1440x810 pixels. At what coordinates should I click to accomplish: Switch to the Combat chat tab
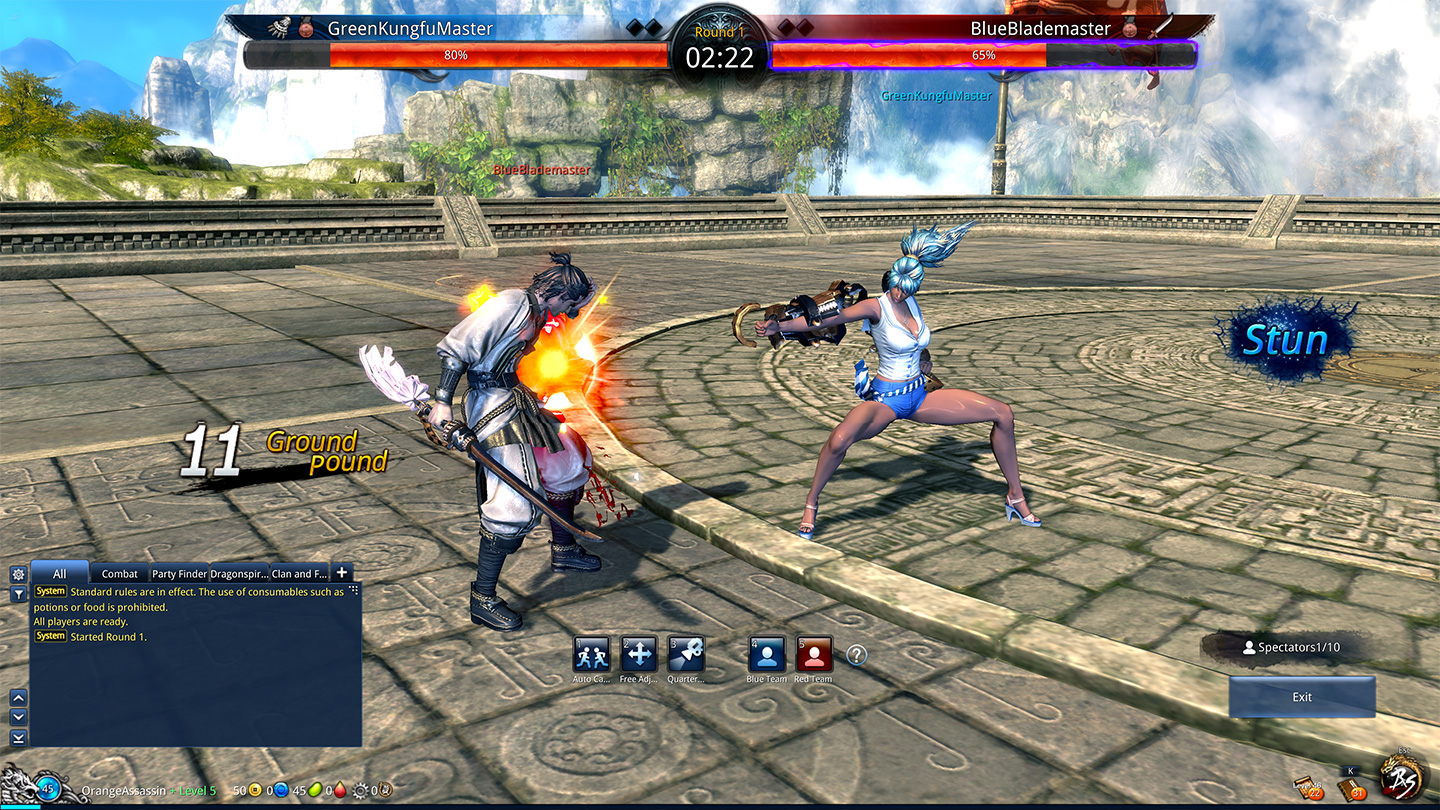tap(120, 573)
